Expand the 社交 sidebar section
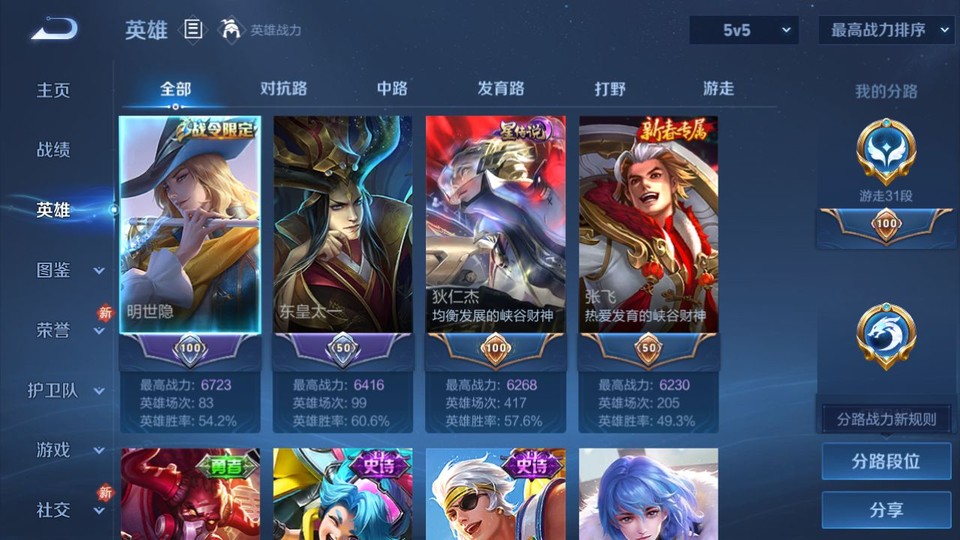 point(68,510)
